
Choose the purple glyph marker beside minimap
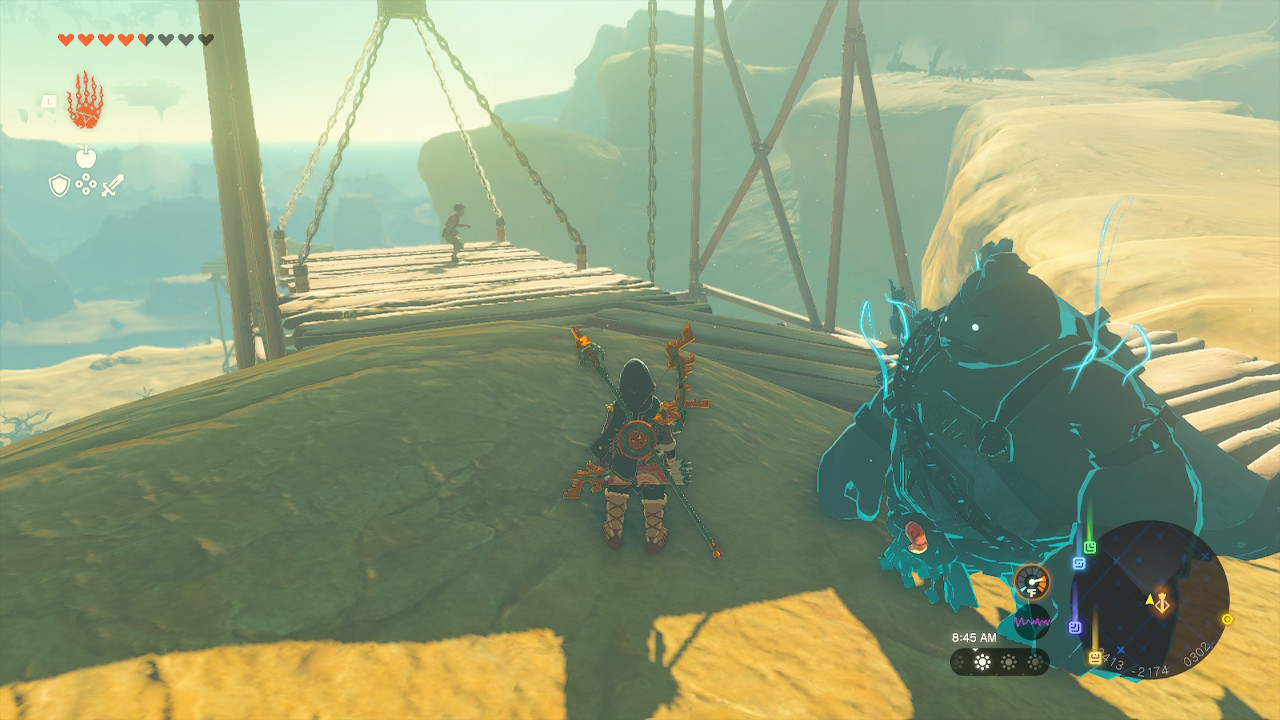(x=1075, y=627)
